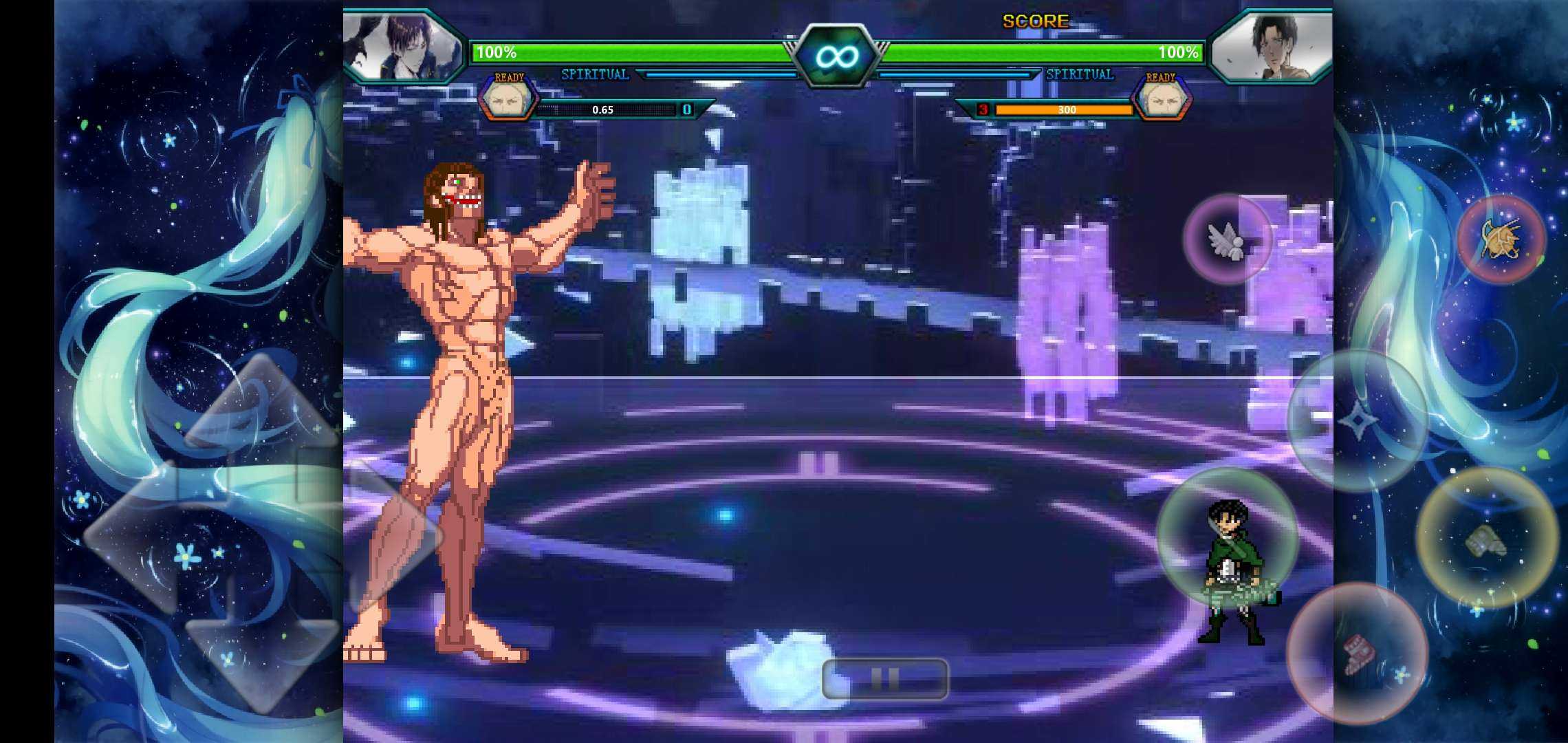Image resolution: width=1568 pixels, height=743 pixels.
Task: Hit the yellow fist punch button
Action: pos(1487,538)
